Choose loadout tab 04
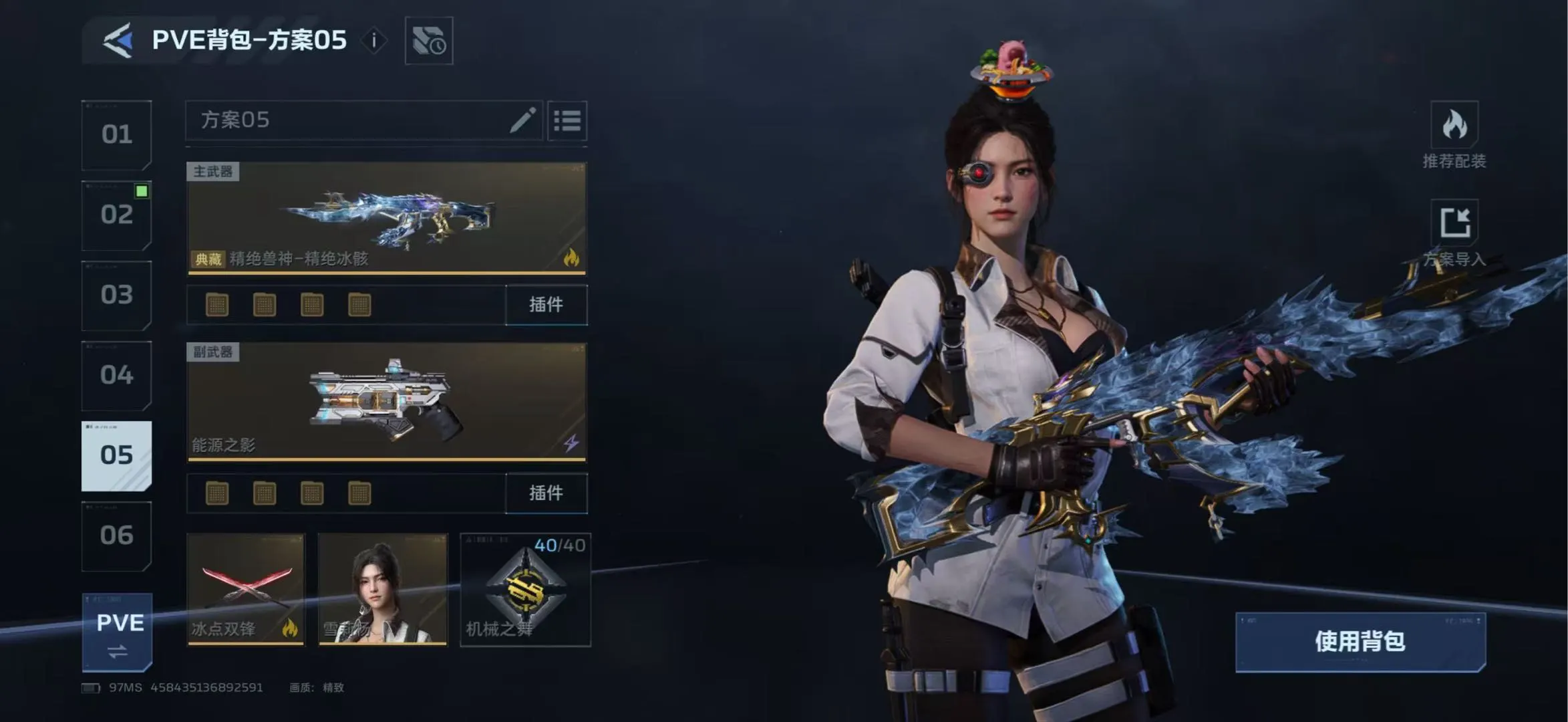1568x722 pixels. pyautogui.click(x=117, y=375)
